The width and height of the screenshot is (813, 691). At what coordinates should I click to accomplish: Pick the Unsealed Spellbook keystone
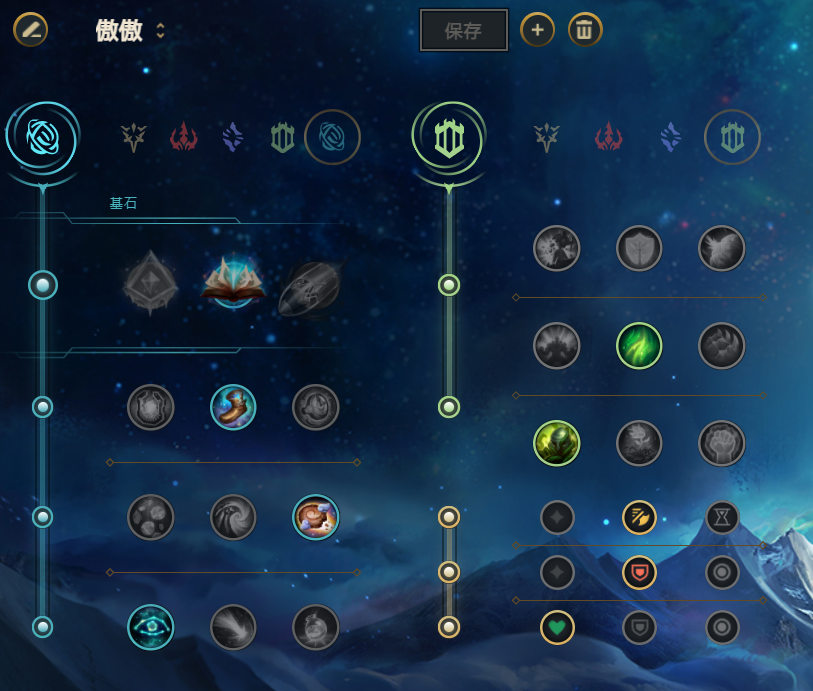[x=233, y=284]
